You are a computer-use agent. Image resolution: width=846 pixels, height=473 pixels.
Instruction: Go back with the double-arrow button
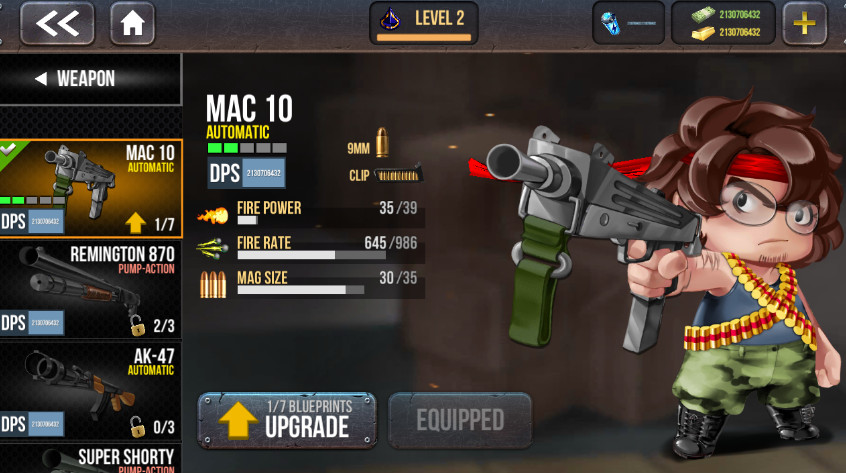57,23
